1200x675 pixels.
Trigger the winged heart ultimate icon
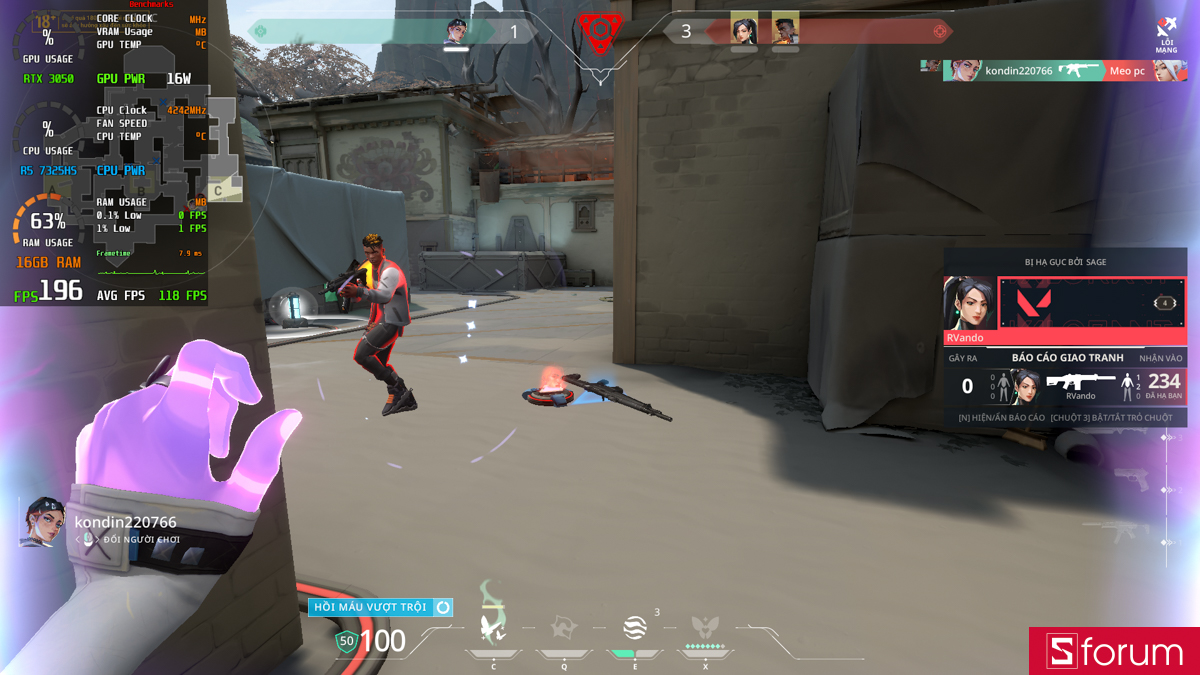[x=705, y=628]
